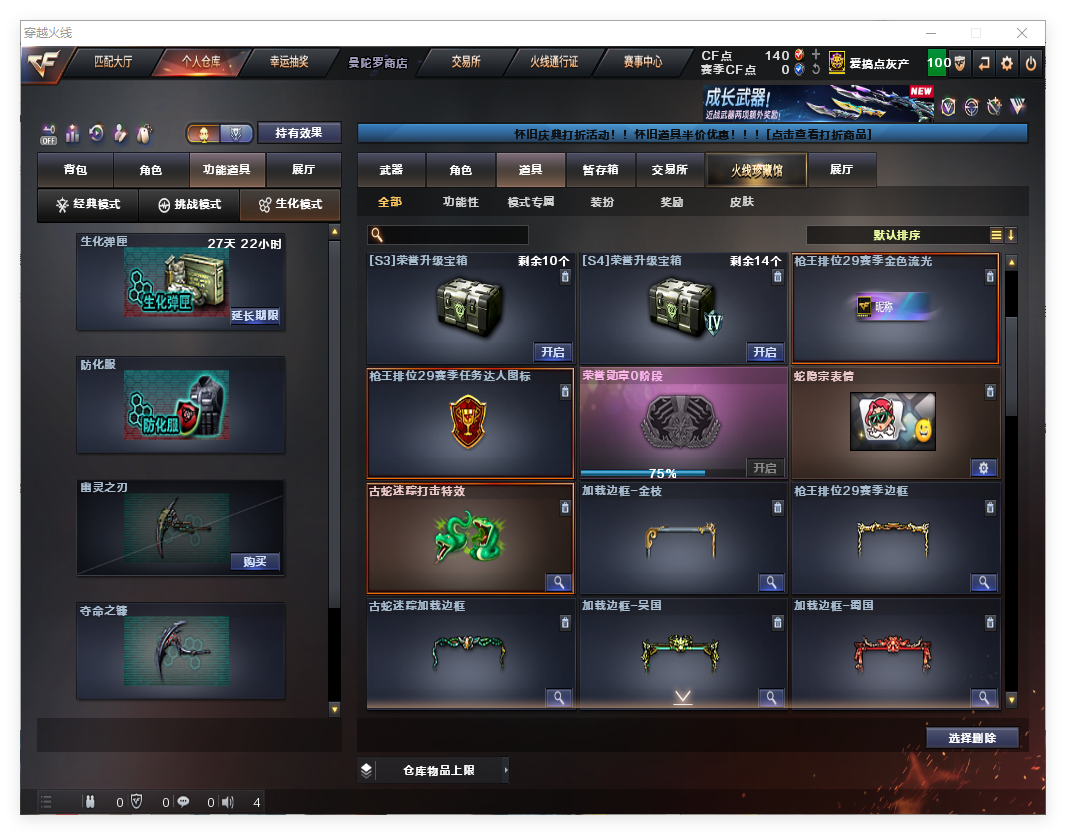Open the 默认排序 sort dropdown
This screenshot has height=835, width=1066.
pyautogui.click(x=896, y=235)
